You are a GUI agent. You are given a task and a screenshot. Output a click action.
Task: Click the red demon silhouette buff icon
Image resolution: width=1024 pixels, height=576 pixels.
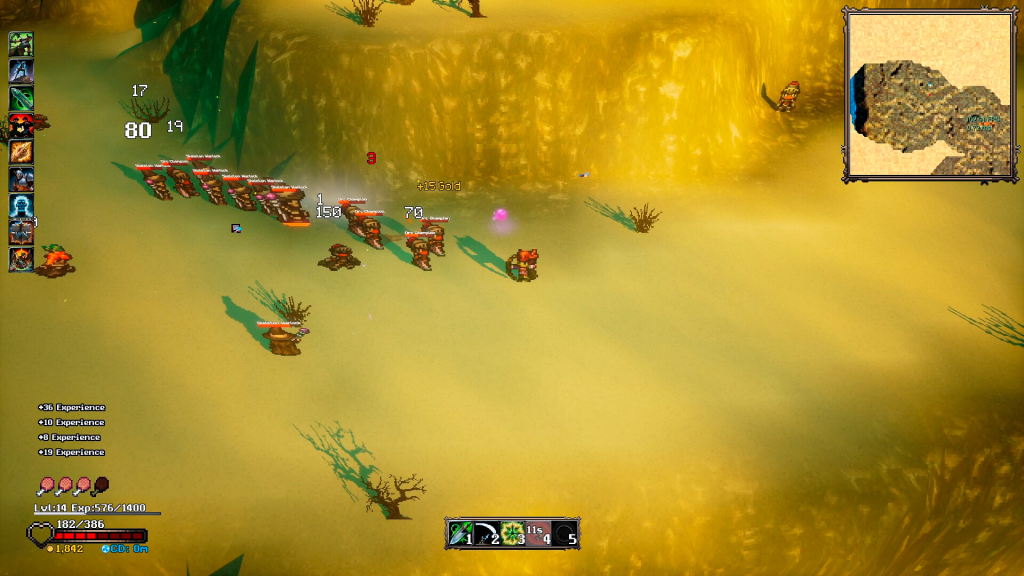[x=21, y=125]
